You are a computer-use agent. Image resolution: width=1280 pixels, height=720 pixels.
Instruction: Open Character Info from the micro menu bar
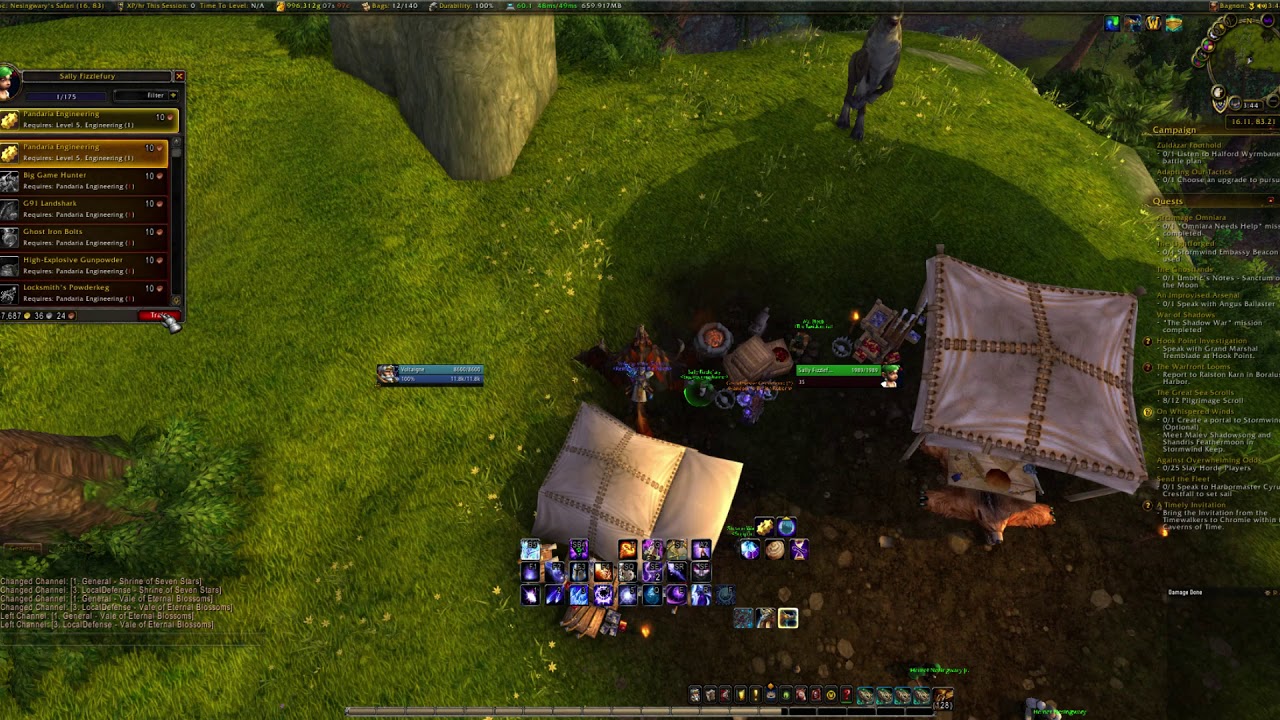point(694,694)
